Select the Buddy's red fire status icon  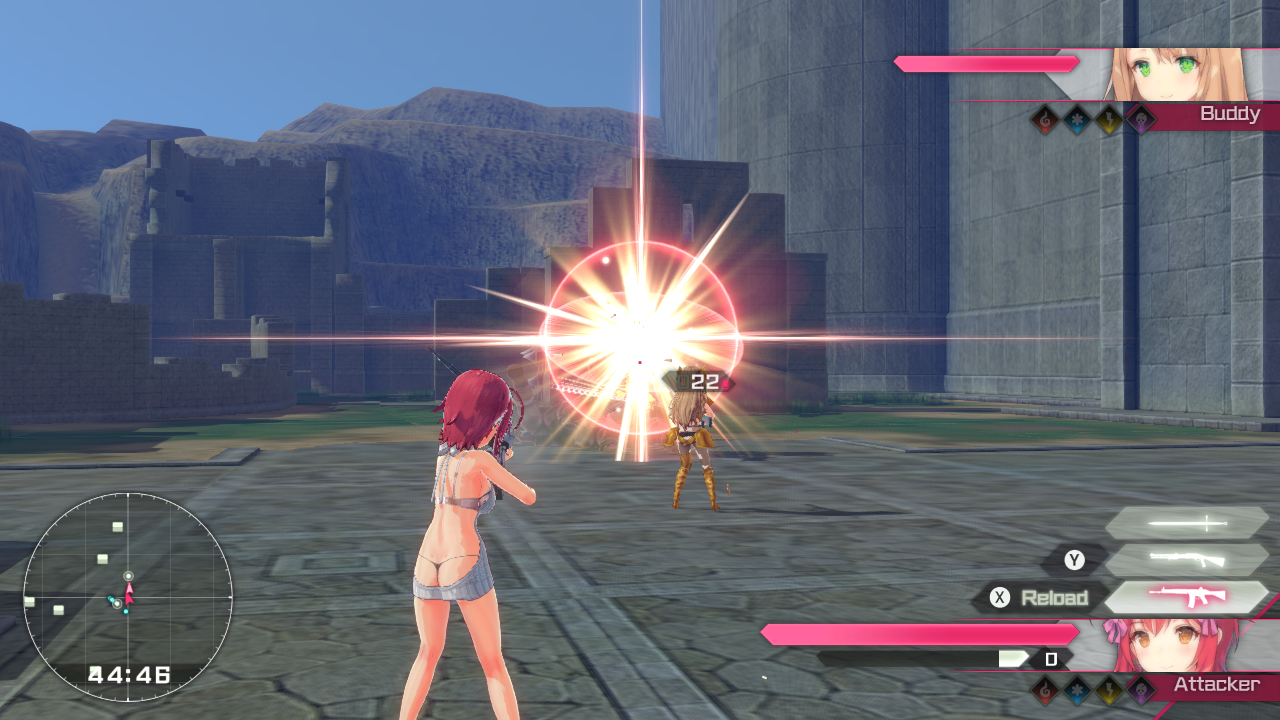(1045, 120)
